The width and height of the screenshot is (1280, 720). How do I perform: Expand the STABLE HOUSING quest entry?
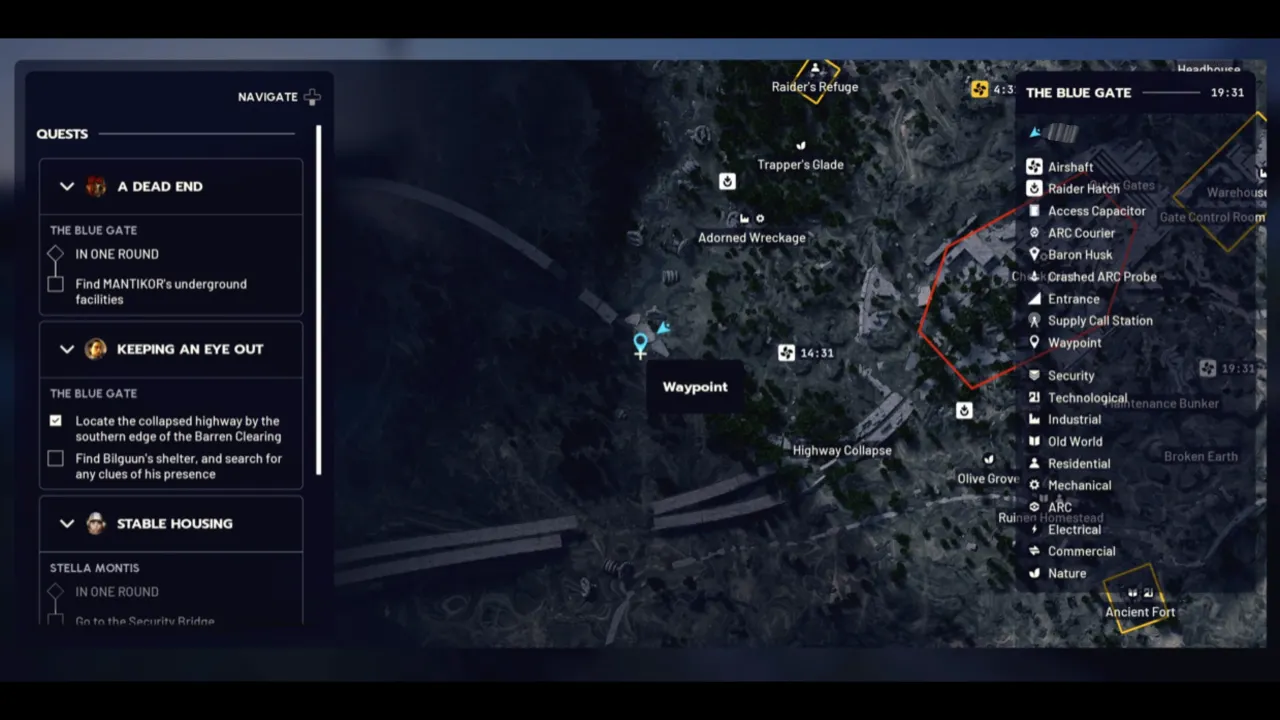(x=67, y=523)
